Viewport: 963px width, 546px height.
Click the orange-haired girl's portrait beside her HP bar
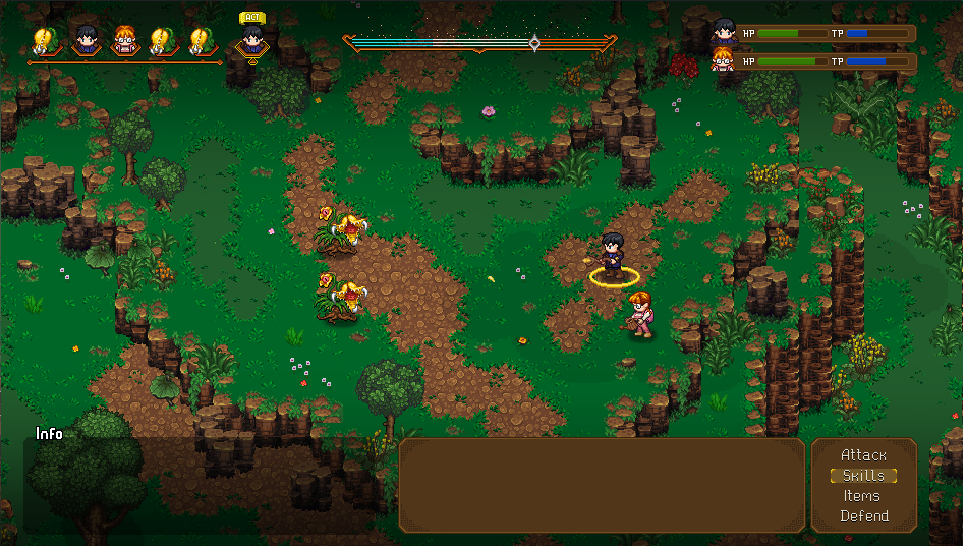point(724,62)
